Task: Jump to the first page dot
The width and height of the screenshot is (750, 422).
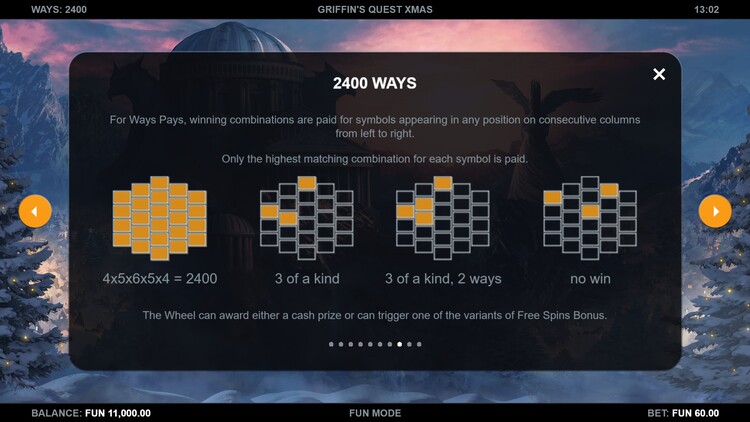Action: click(x=332, y=344)
